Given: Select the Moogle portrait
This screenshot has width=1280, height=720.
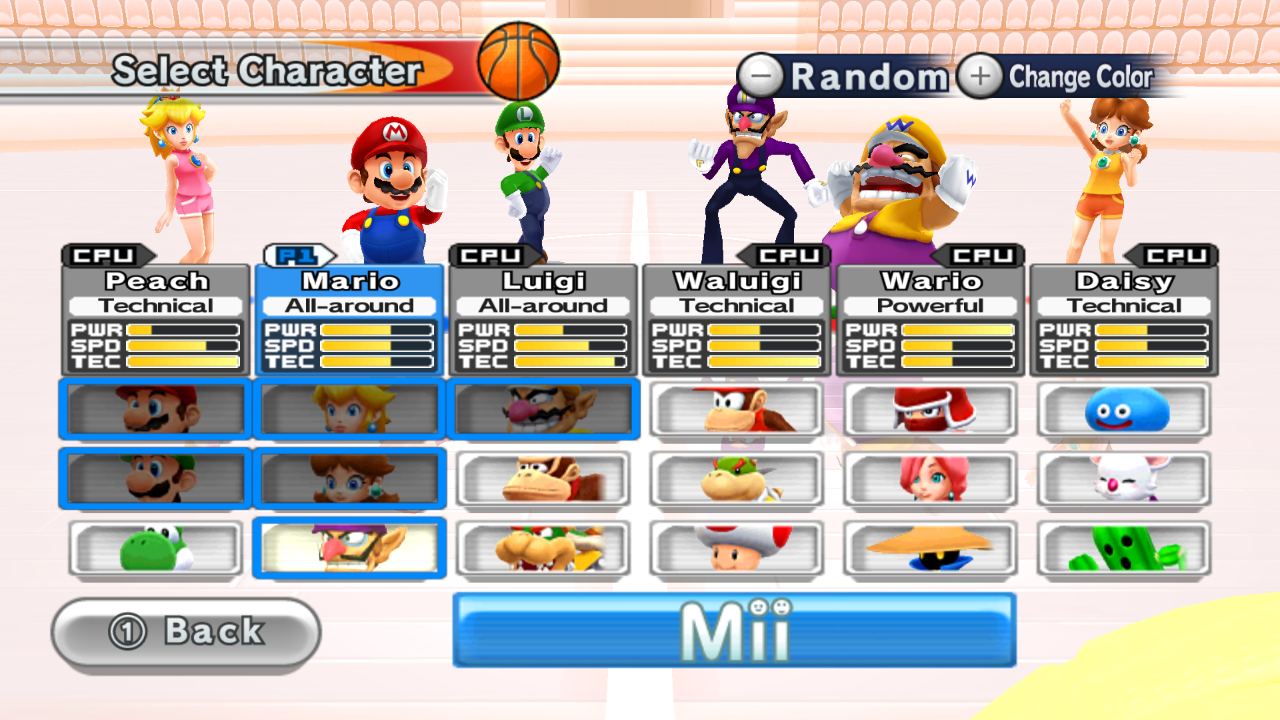Looking at the screenshot, I should 1124,478.
